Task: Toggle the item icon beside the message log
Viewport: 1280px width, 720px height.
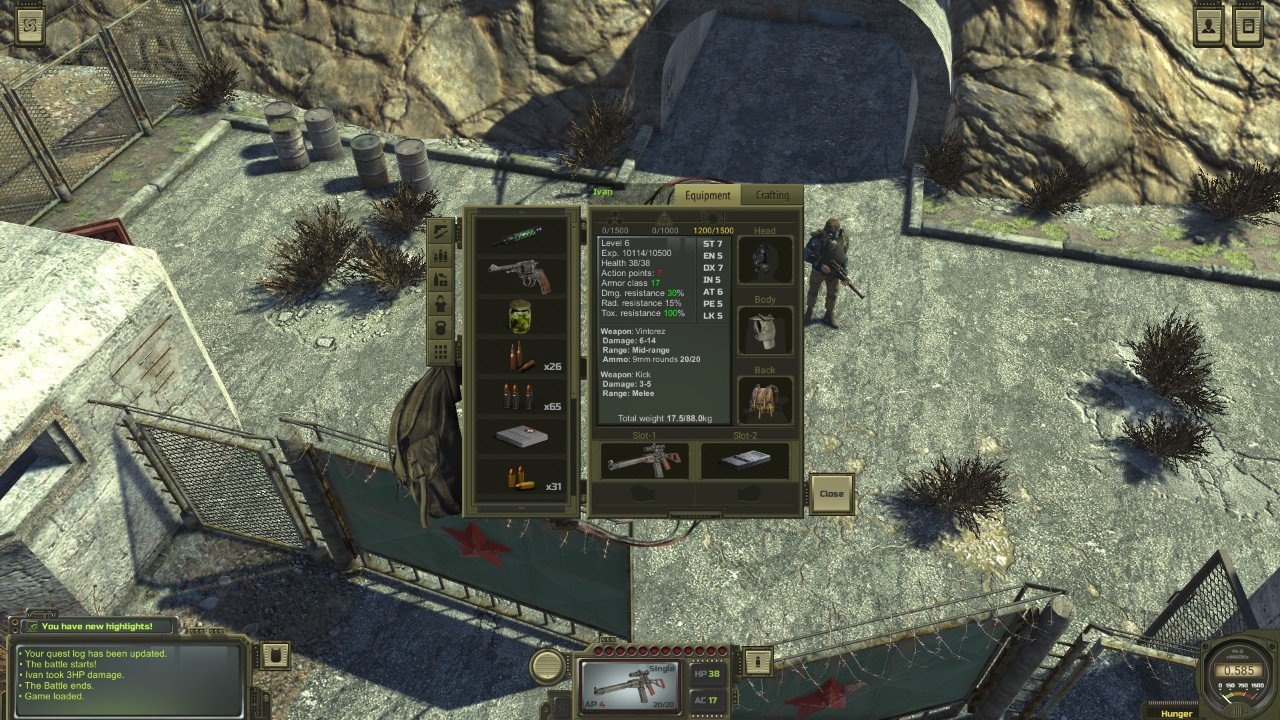Action: click(275, 655)
